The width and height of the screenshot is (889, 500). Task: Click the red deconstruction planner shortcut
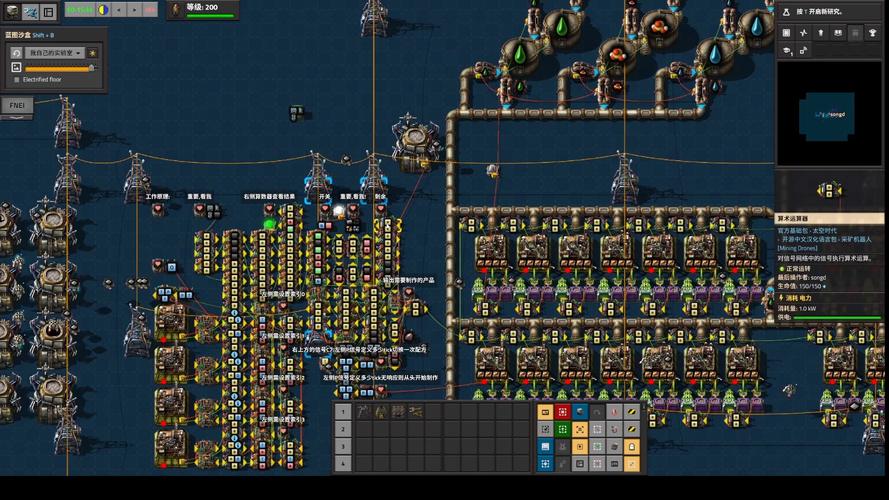[562, 411]
